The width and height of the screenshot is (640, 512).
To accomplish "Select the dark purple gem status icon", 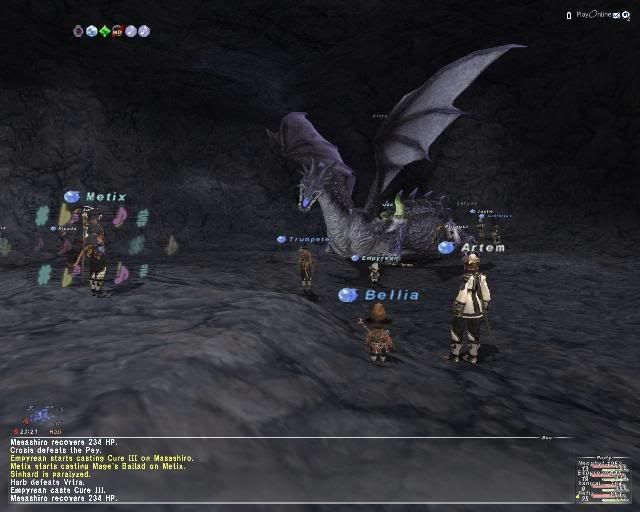I will (x=79, y=31).
